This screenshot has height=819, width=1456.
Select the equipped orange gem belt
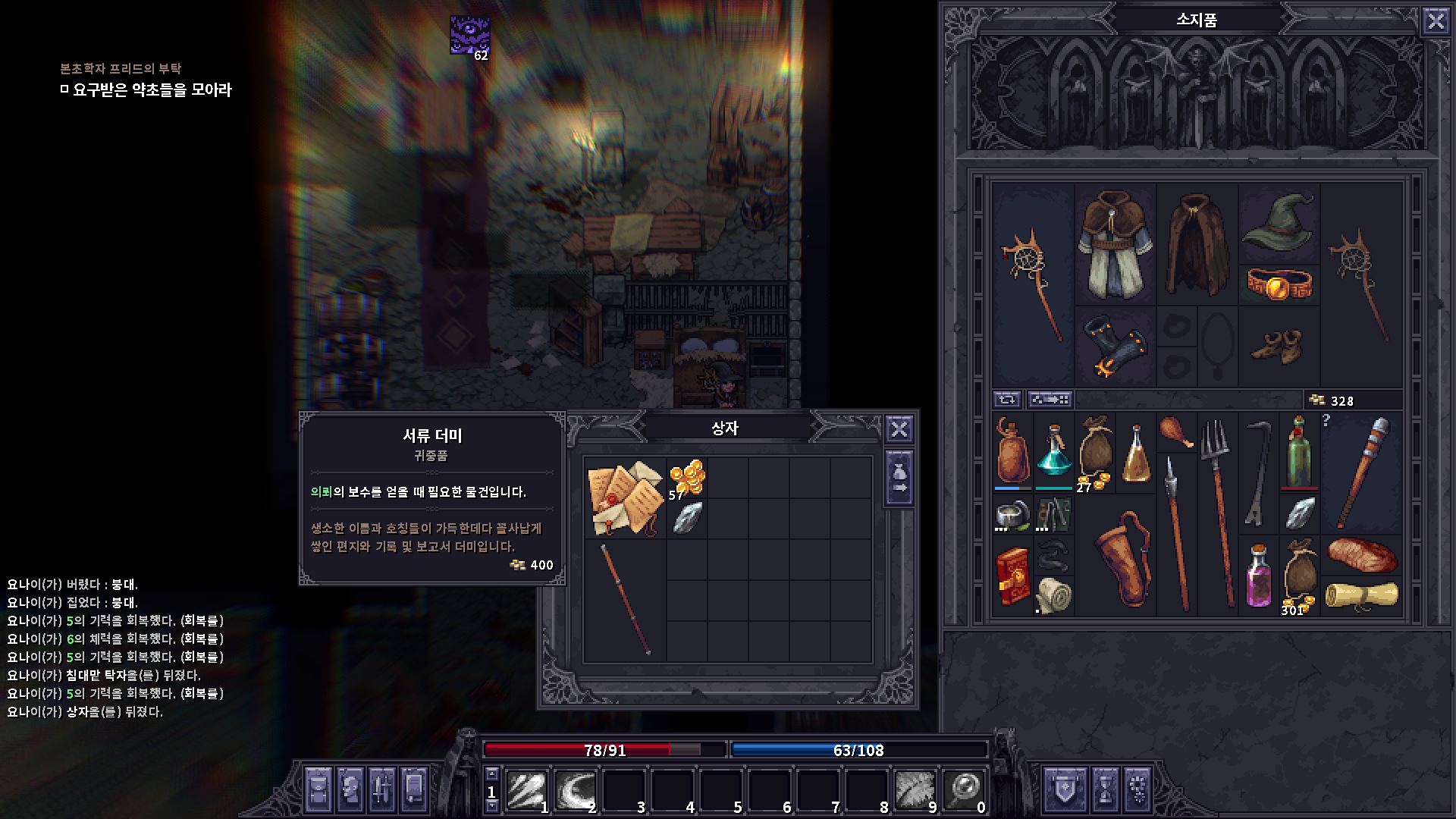pos(1279,284)
